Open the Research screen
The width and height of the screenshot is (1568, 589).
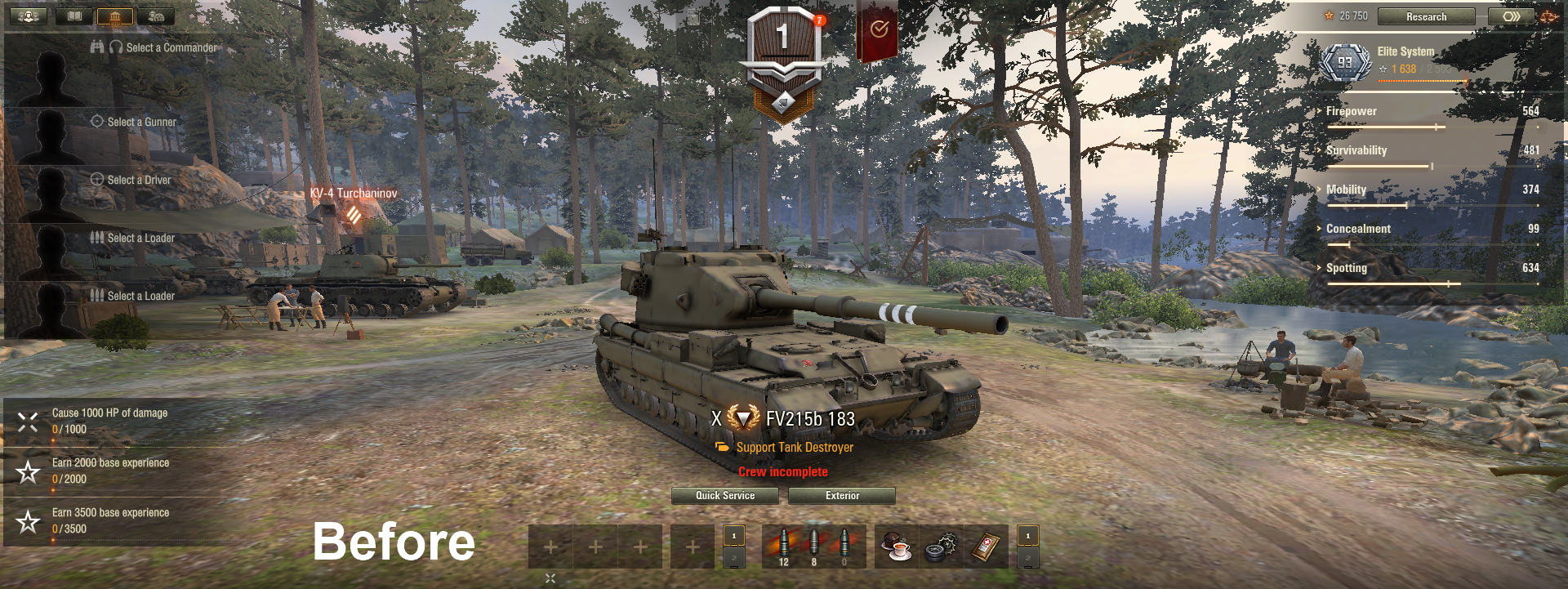pos(1426,16)
